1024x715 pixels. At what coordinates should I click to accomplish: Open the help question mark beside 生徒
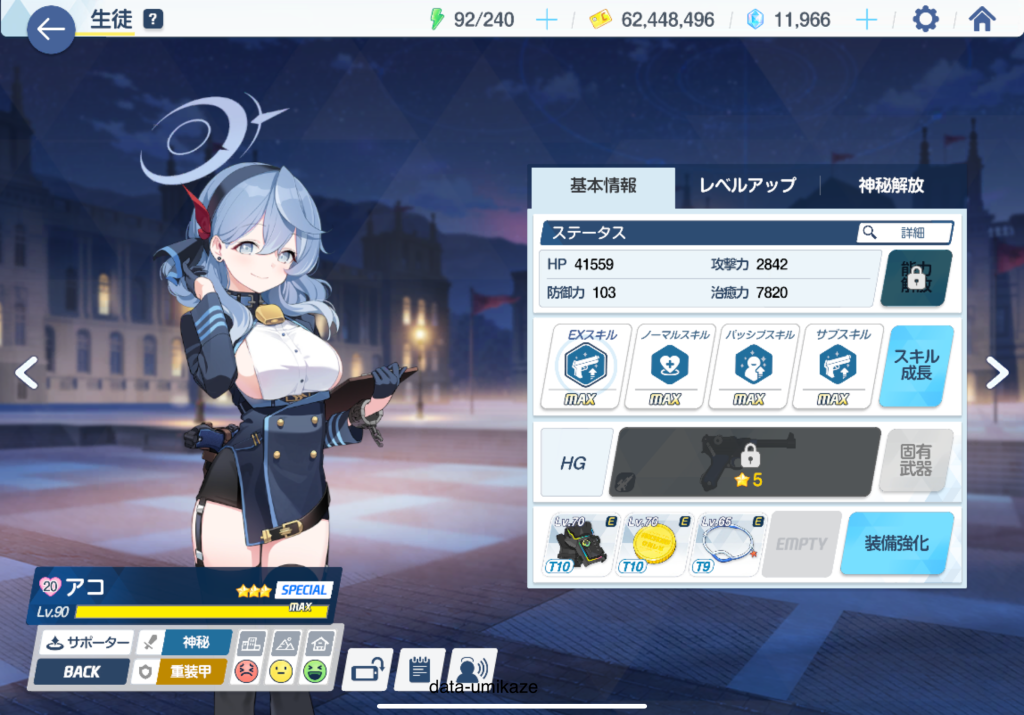[153, 19]
